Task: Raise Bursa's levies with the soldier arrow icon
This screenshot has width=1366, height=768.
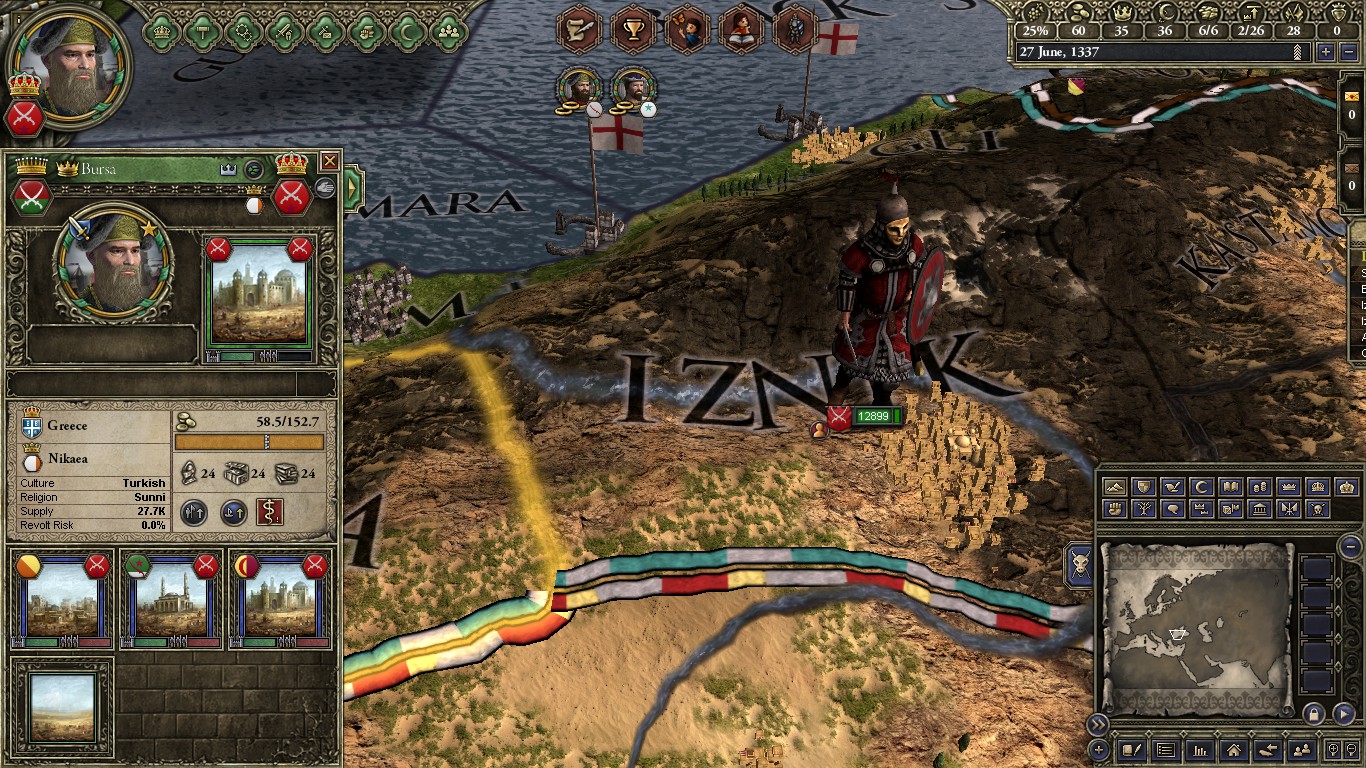Action: coord(195,512)
